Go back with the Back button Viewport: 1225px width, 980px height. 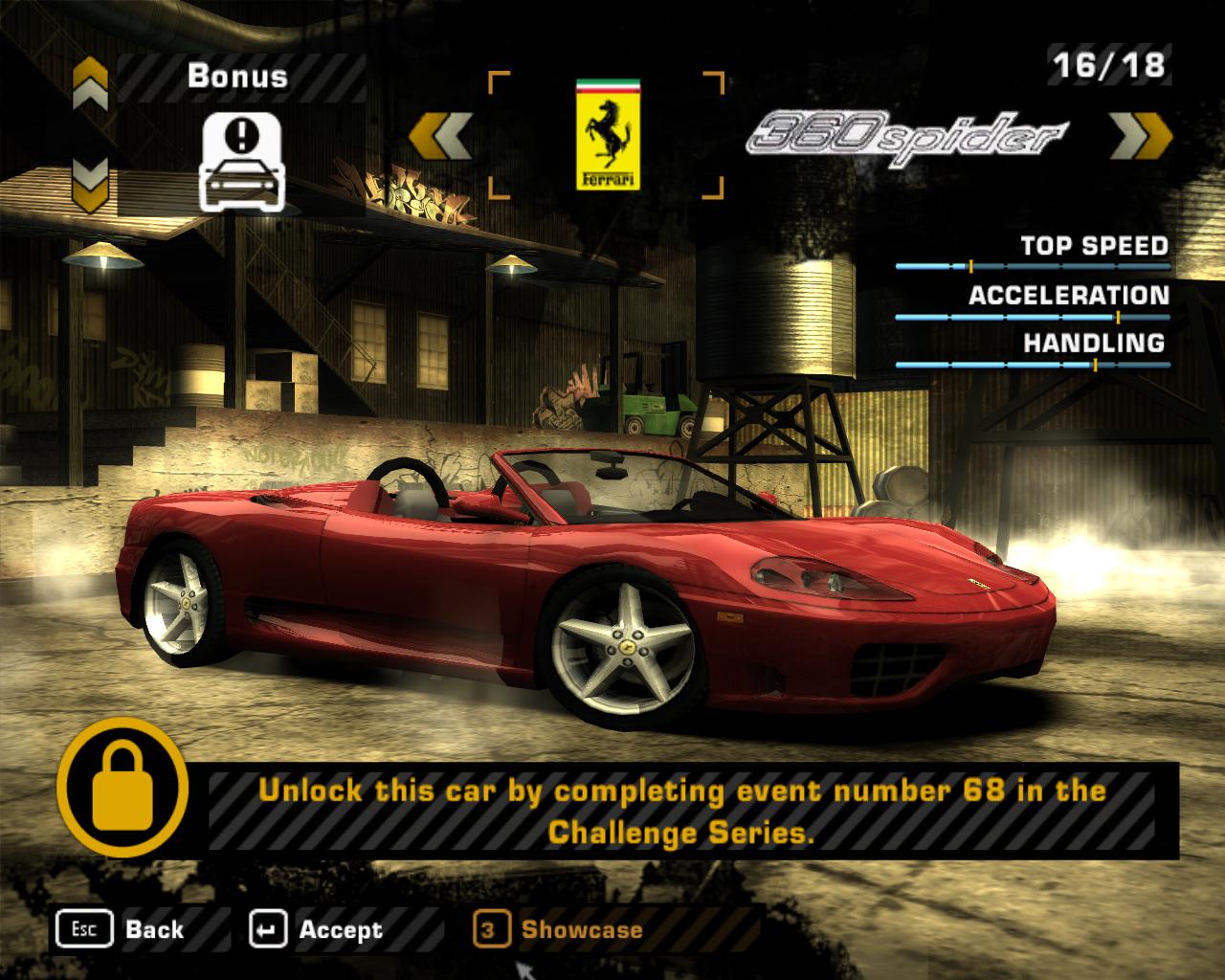[x=121, y=929]
